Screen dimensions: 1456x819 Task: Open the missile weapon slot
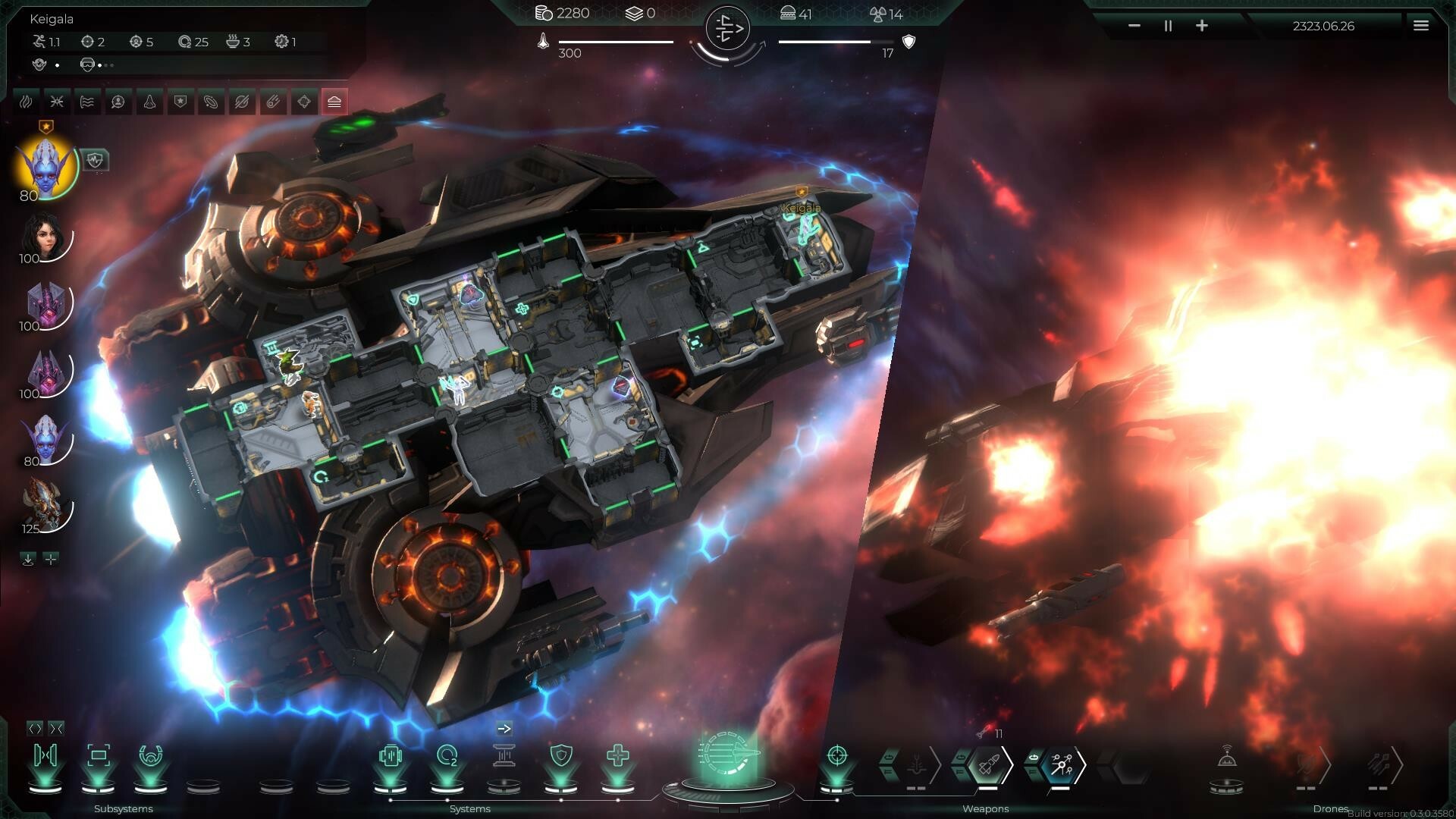[x=988, y=764]
